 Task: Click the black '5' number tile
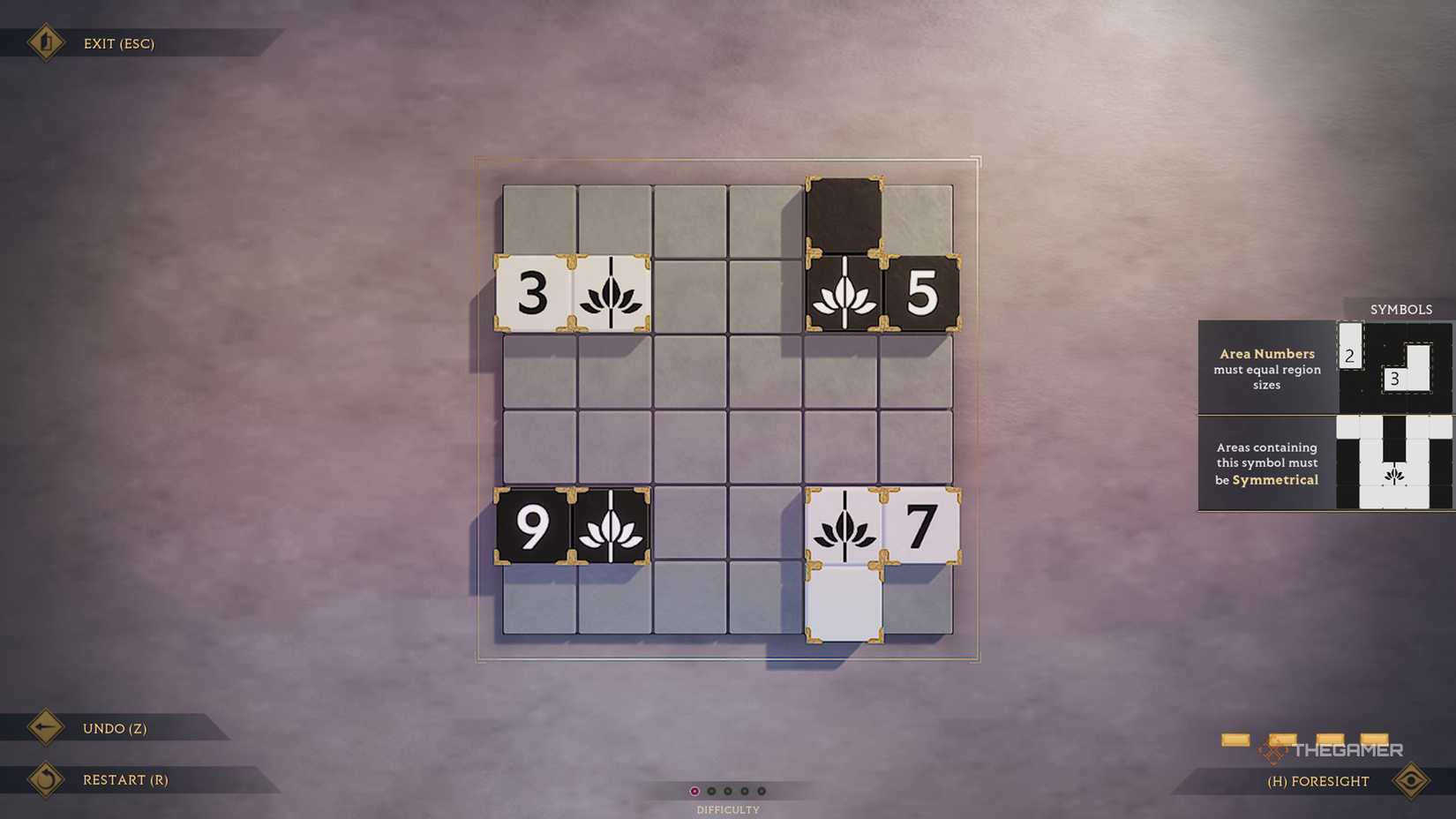[920, 294]
